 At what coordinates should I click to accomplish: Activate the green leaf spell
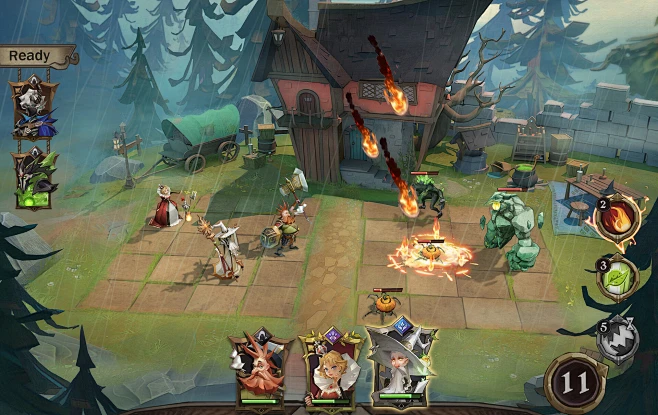click(x=617, y=279)
